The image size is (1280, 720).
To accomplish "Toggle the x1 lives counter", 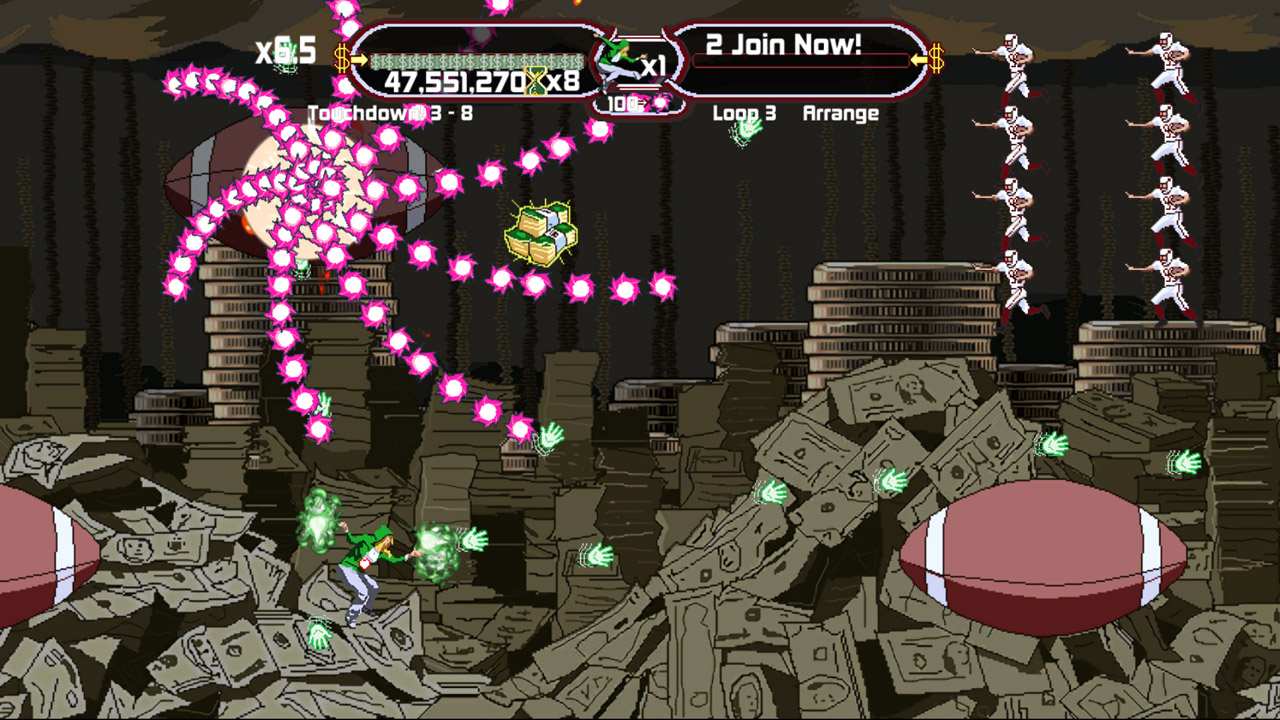I will coord(656,64).
